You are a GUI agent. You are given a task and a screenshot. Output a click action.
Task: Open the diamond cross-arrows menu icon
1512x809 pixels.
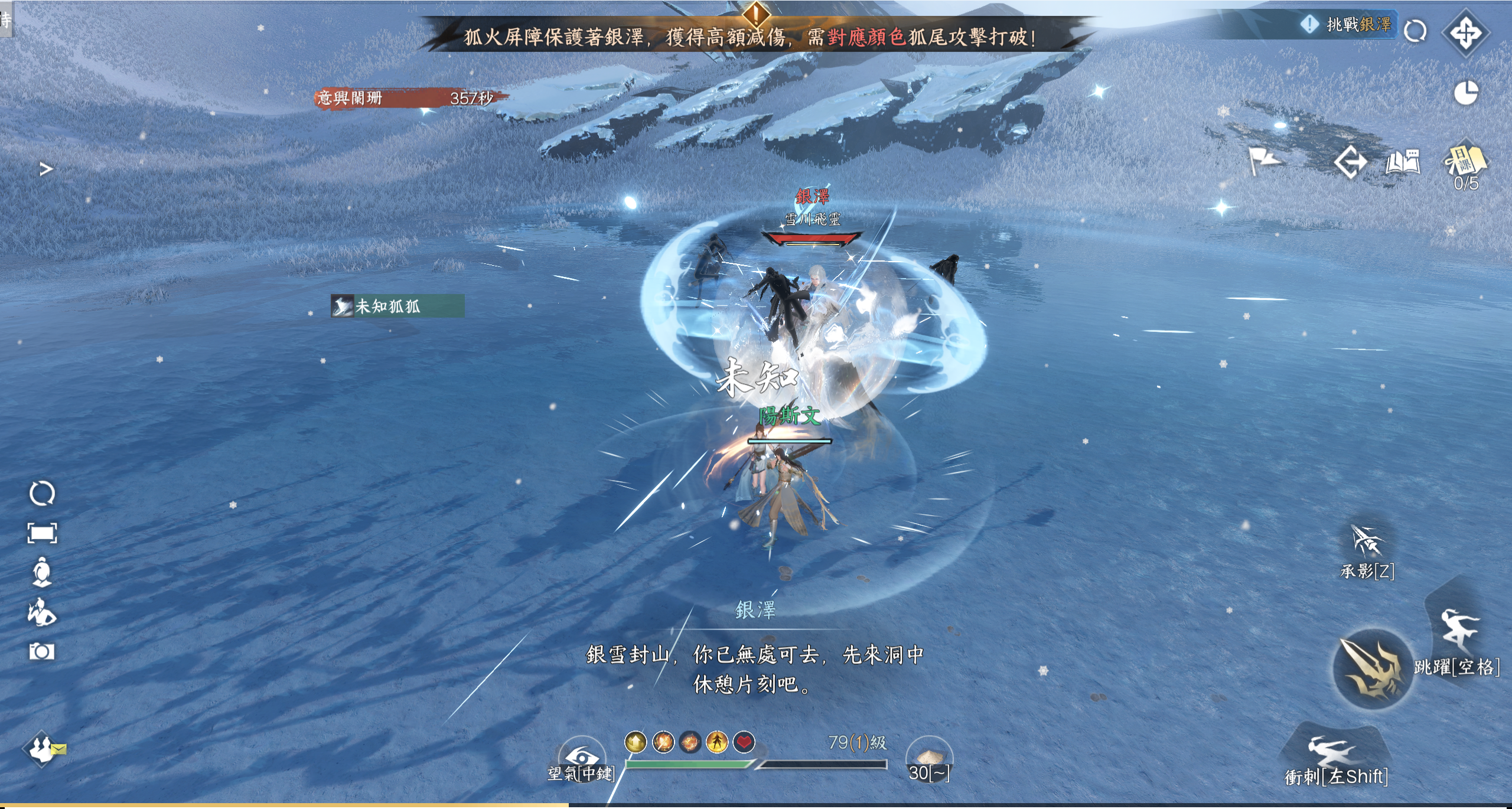tap(1466, 33)
